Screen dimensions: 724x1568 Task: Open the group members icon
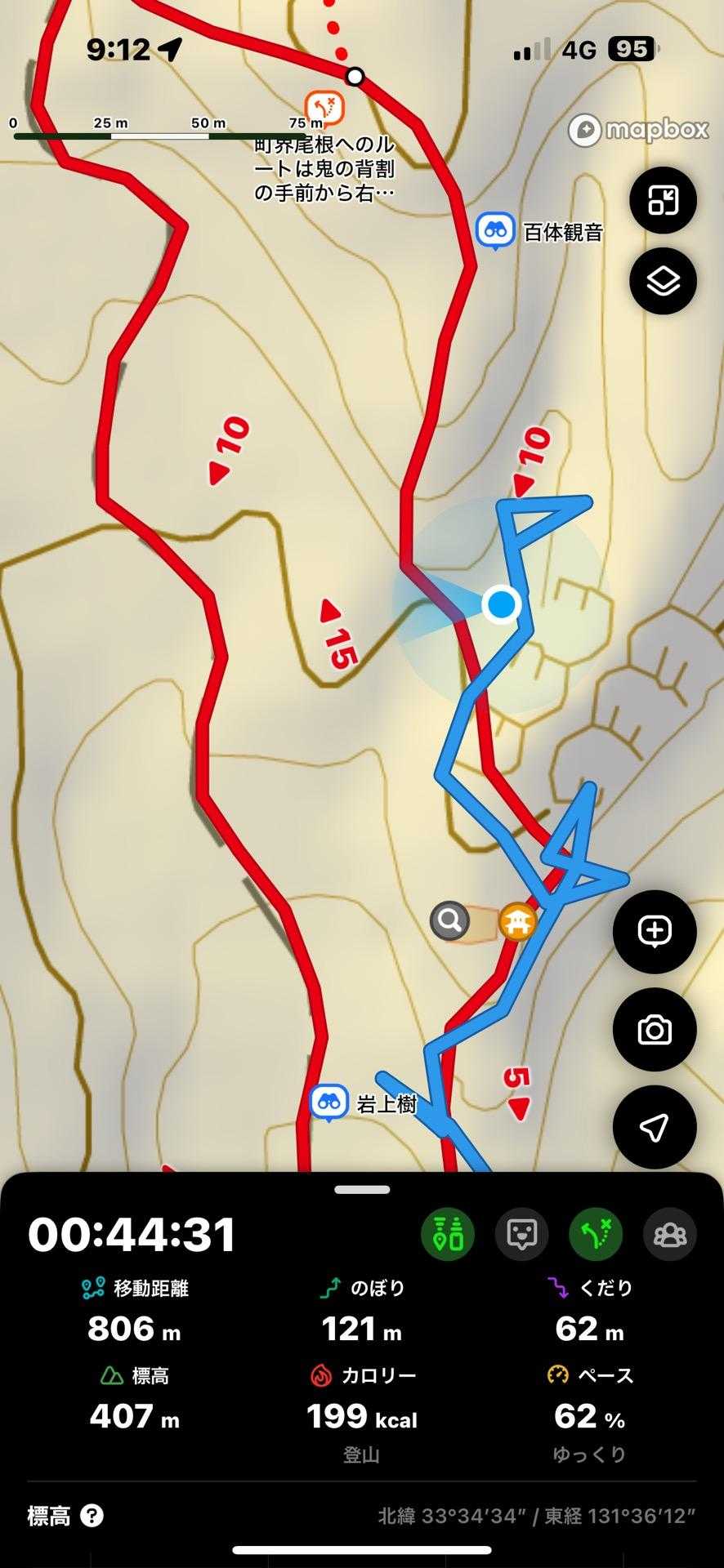[670, 1233]
